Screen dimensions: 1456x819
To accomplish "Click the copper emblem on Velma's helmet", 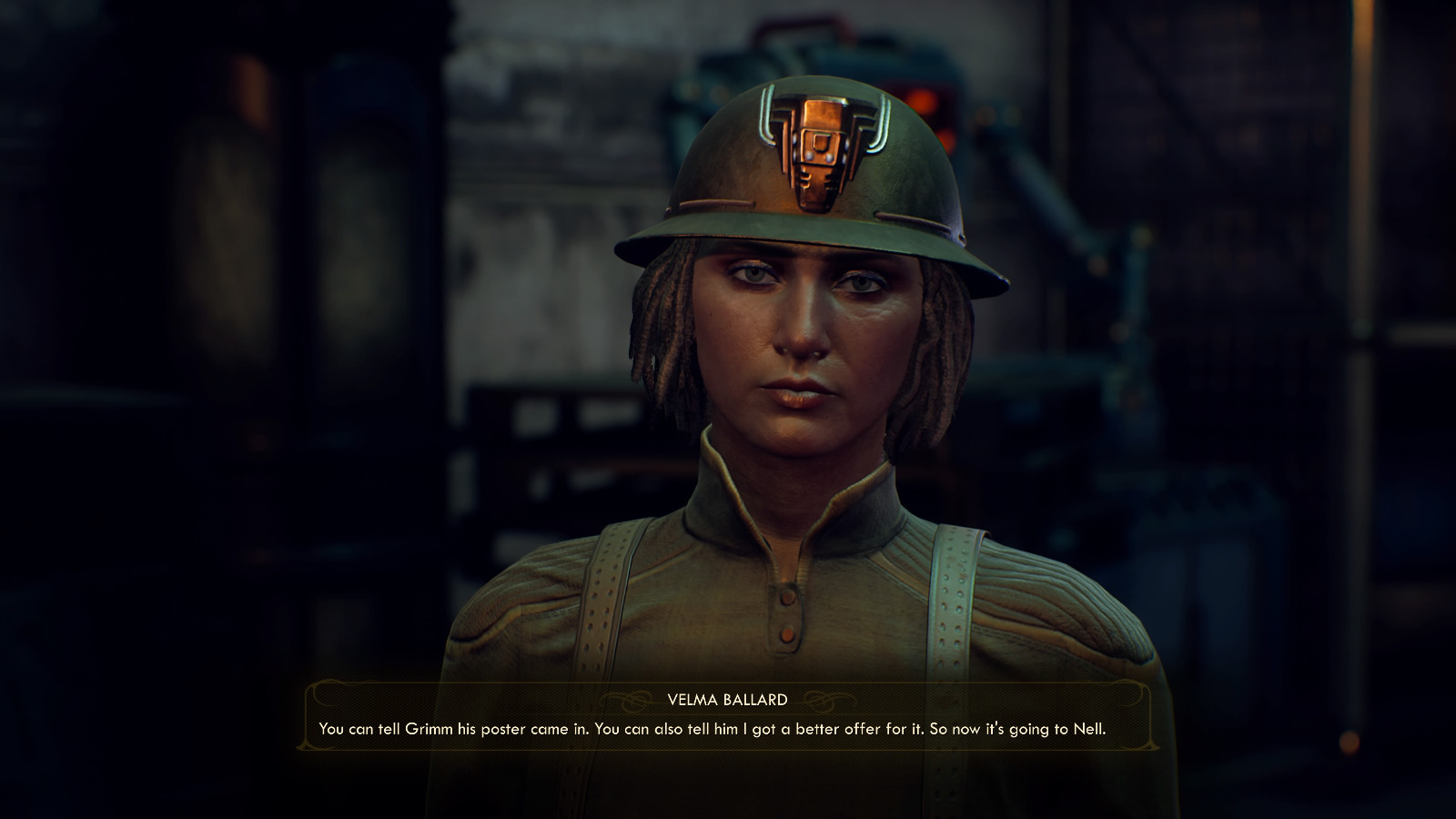I will tap(817, 153).
